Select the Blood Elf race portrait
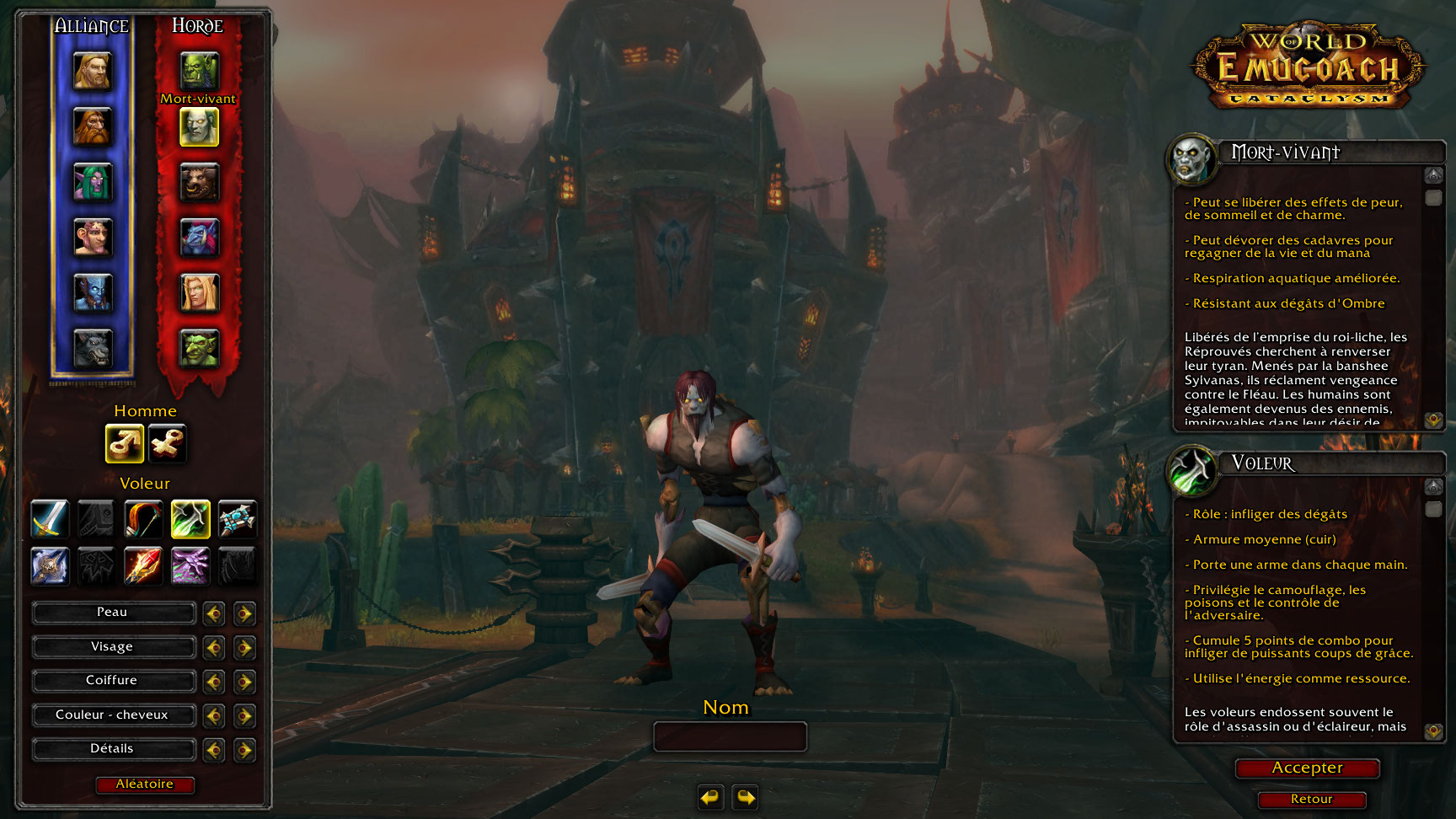Image resolution: width=1456 pixels, height=819 pixels. [199, 292]
